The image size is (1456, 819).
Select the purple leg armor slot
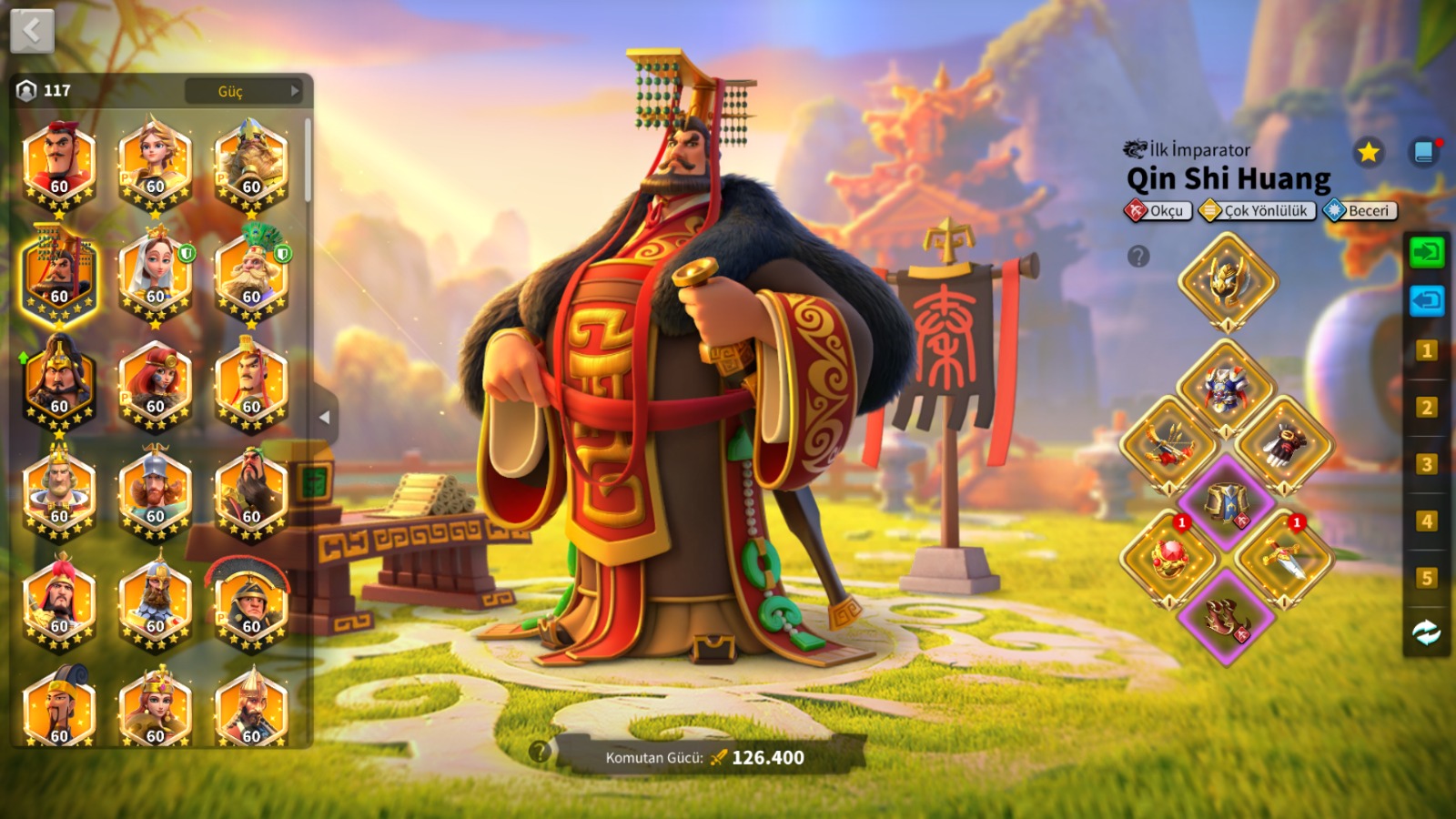pos(1226,501)
